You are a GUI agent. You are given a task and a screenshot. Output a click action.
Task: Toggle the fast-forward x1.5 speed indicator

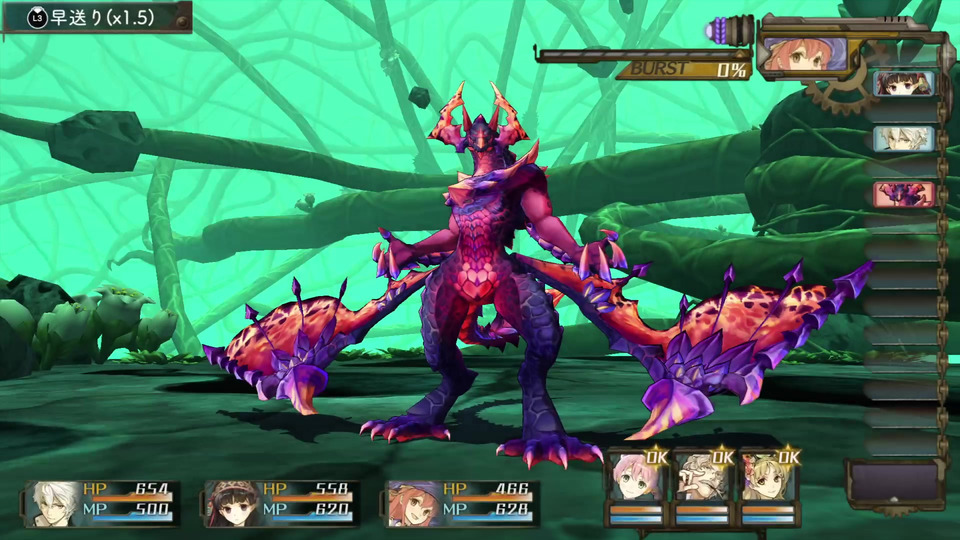(x=95, y=17)
